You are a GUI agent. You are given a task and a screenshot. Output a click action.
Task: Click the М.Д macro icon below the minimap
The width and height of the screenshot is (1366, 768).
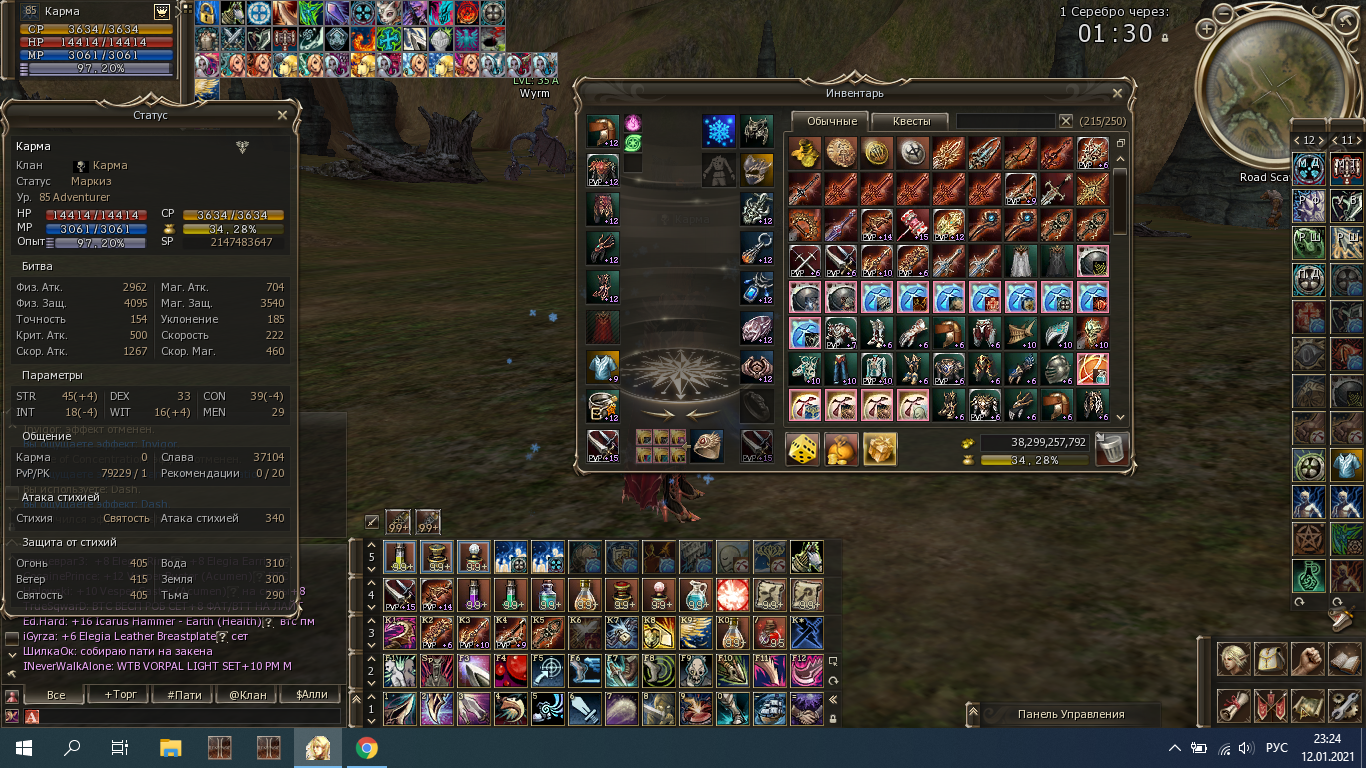point(1307,168)
